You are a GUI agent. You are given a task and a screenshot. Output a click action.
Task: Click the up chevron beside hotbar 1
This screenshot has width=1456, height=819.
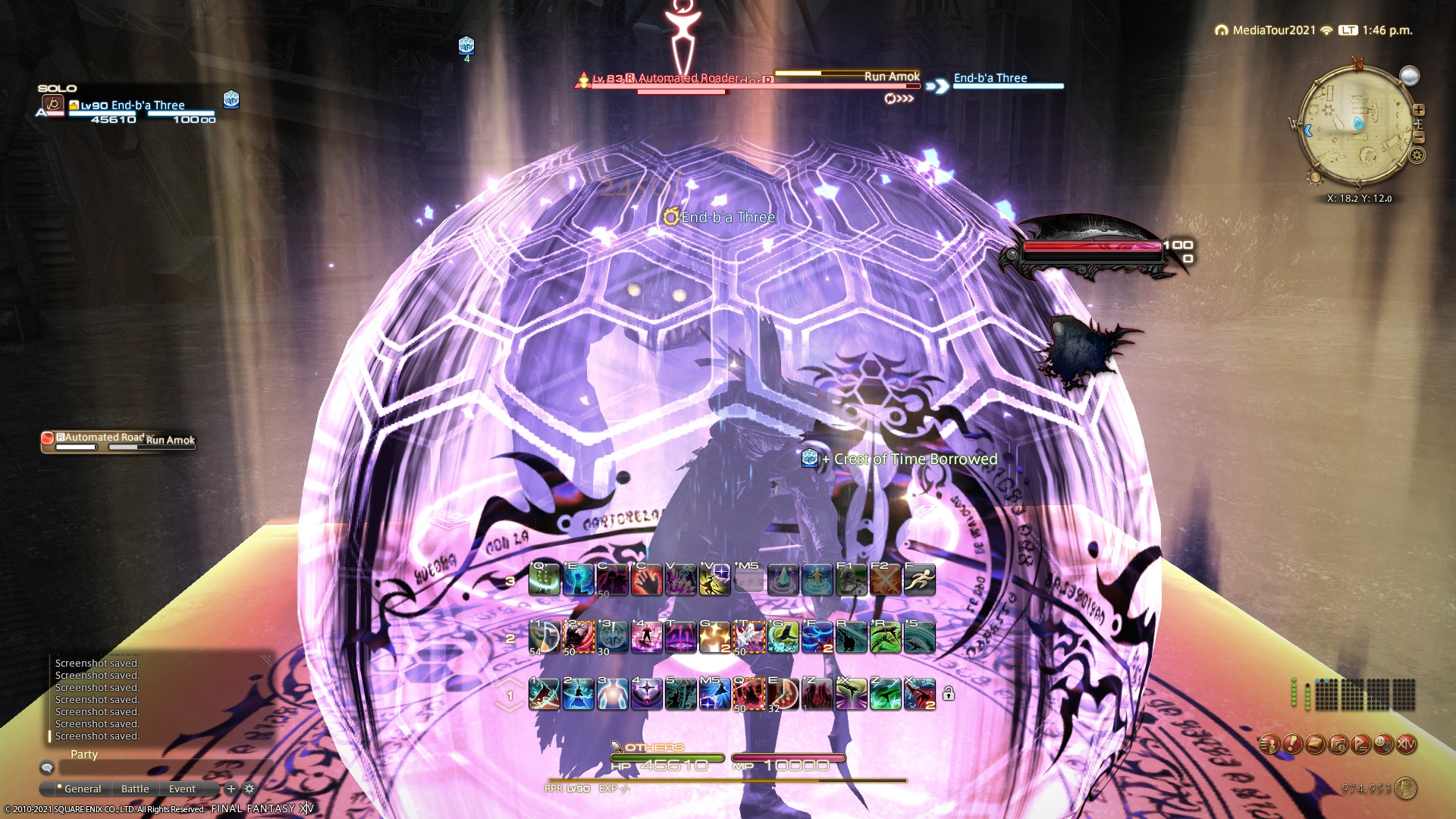(x=509, y=681)
